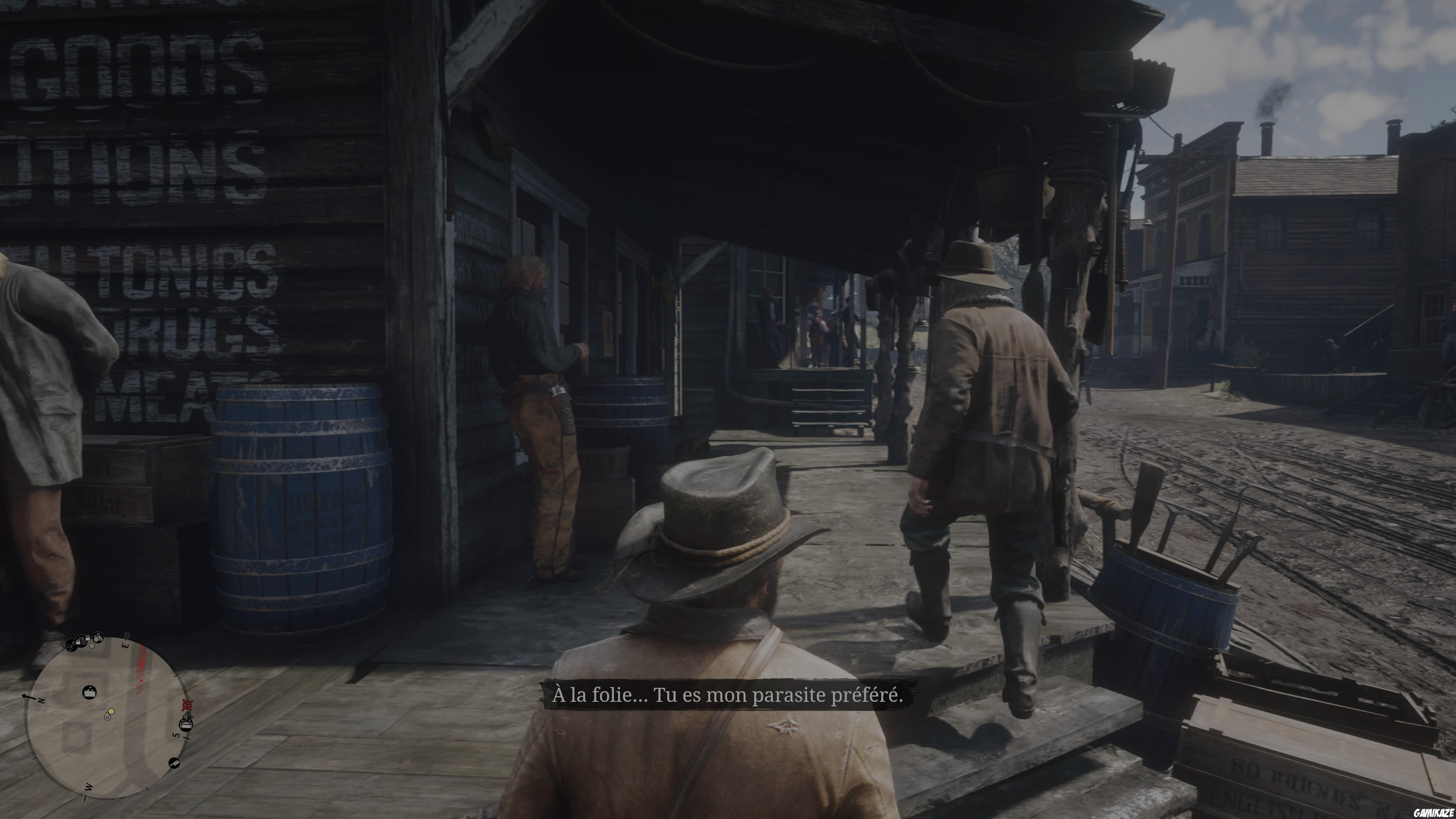The image size is (1456, 819).
Task: Select the yellow objective dot on the minimap
Action: pos(111,711)
